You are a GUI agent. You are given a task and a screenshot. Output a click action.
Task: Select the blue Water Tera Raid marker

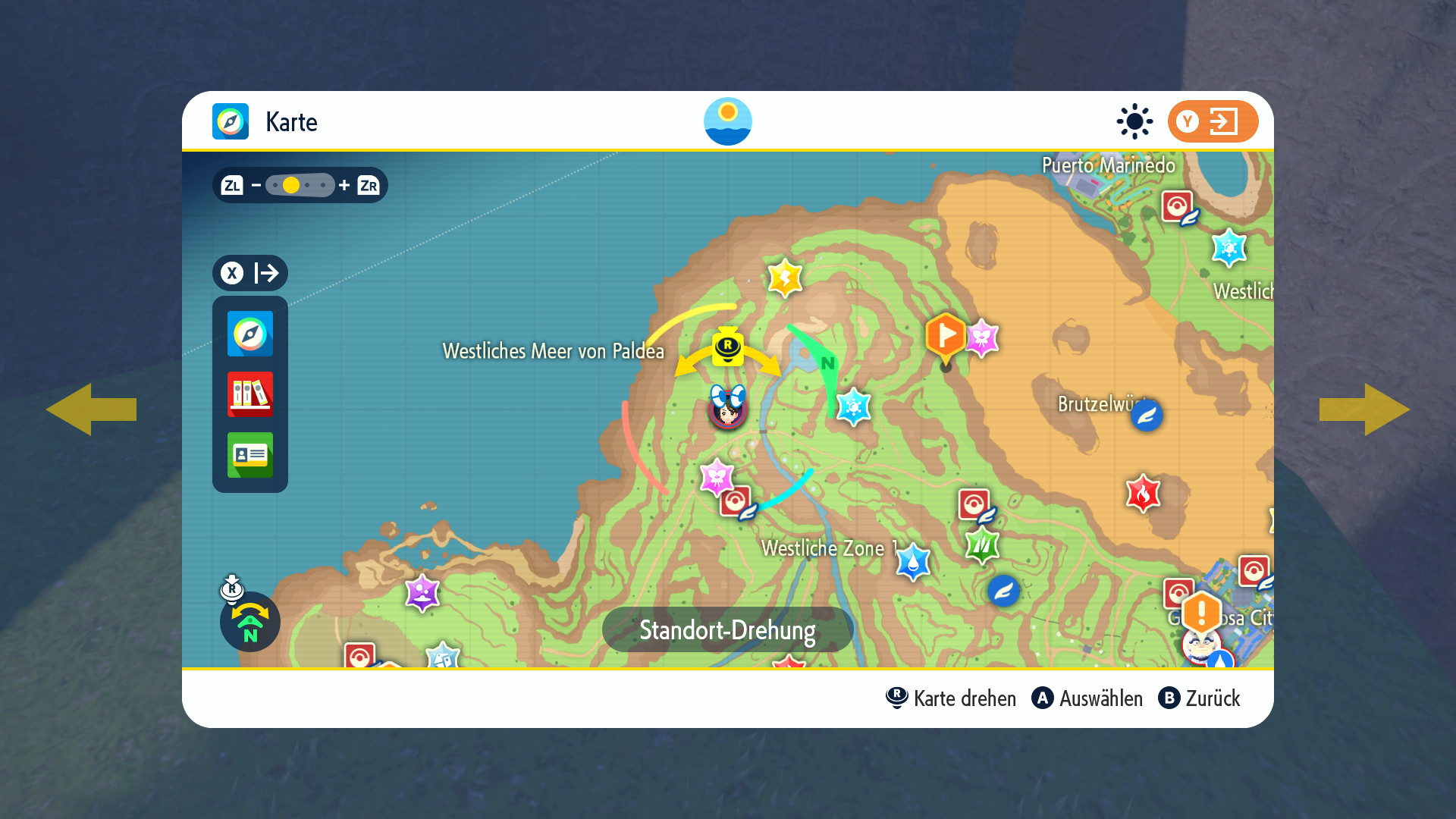point(913,562)
